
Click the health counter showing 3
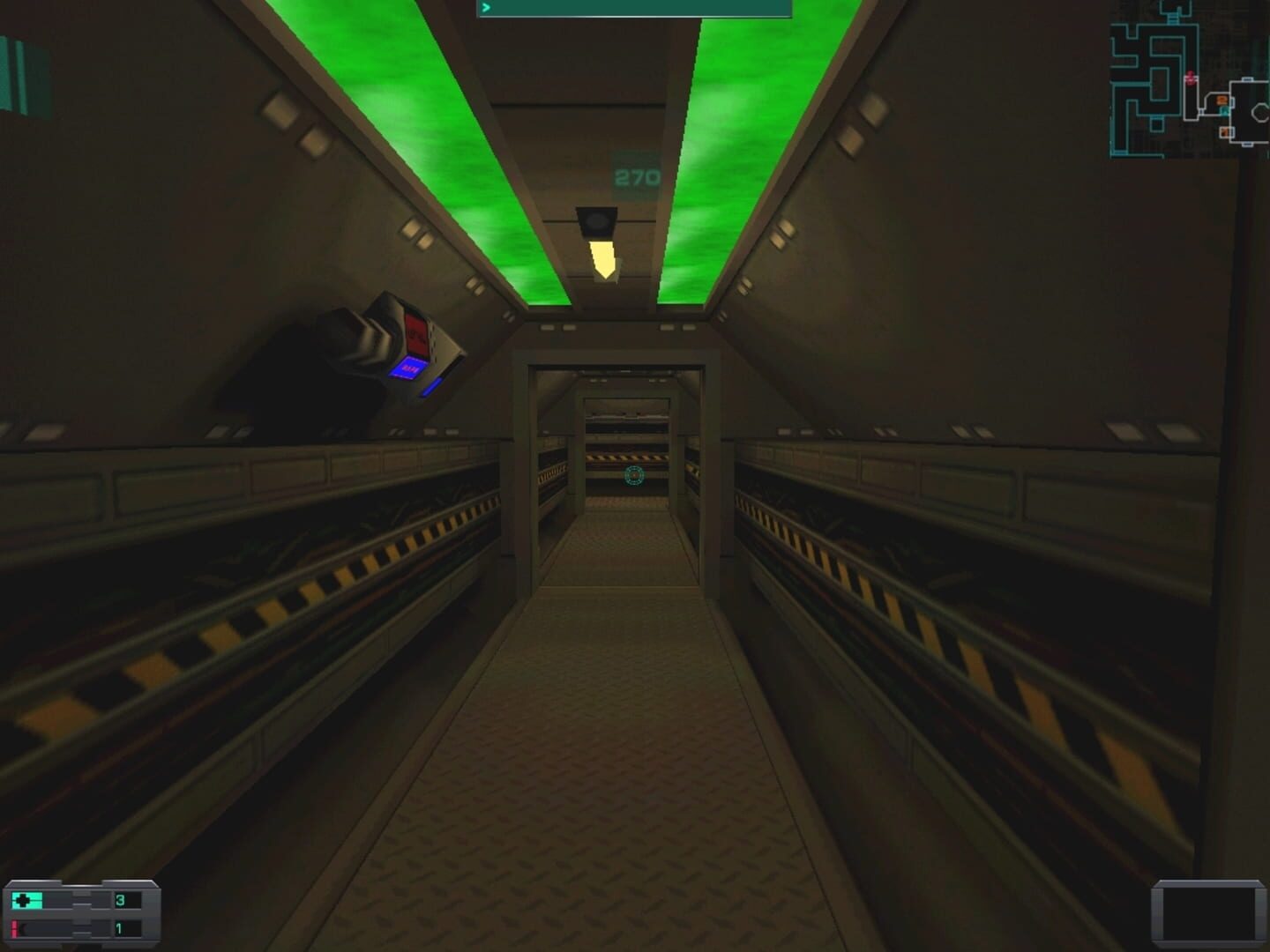click(x=121, y=901)
